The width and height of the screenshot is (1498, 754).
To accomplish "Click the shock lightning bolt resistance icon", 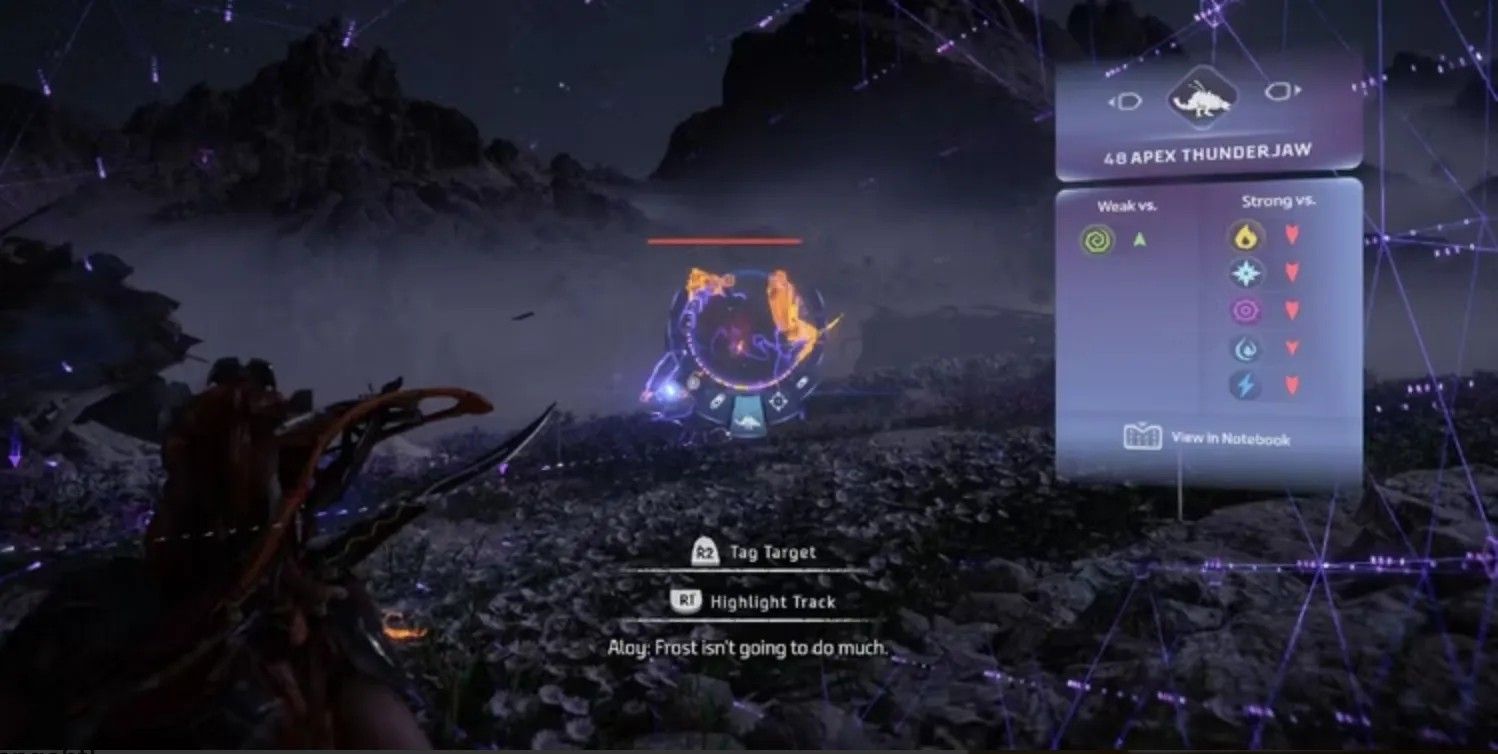I will click(x=1246, y=385).
